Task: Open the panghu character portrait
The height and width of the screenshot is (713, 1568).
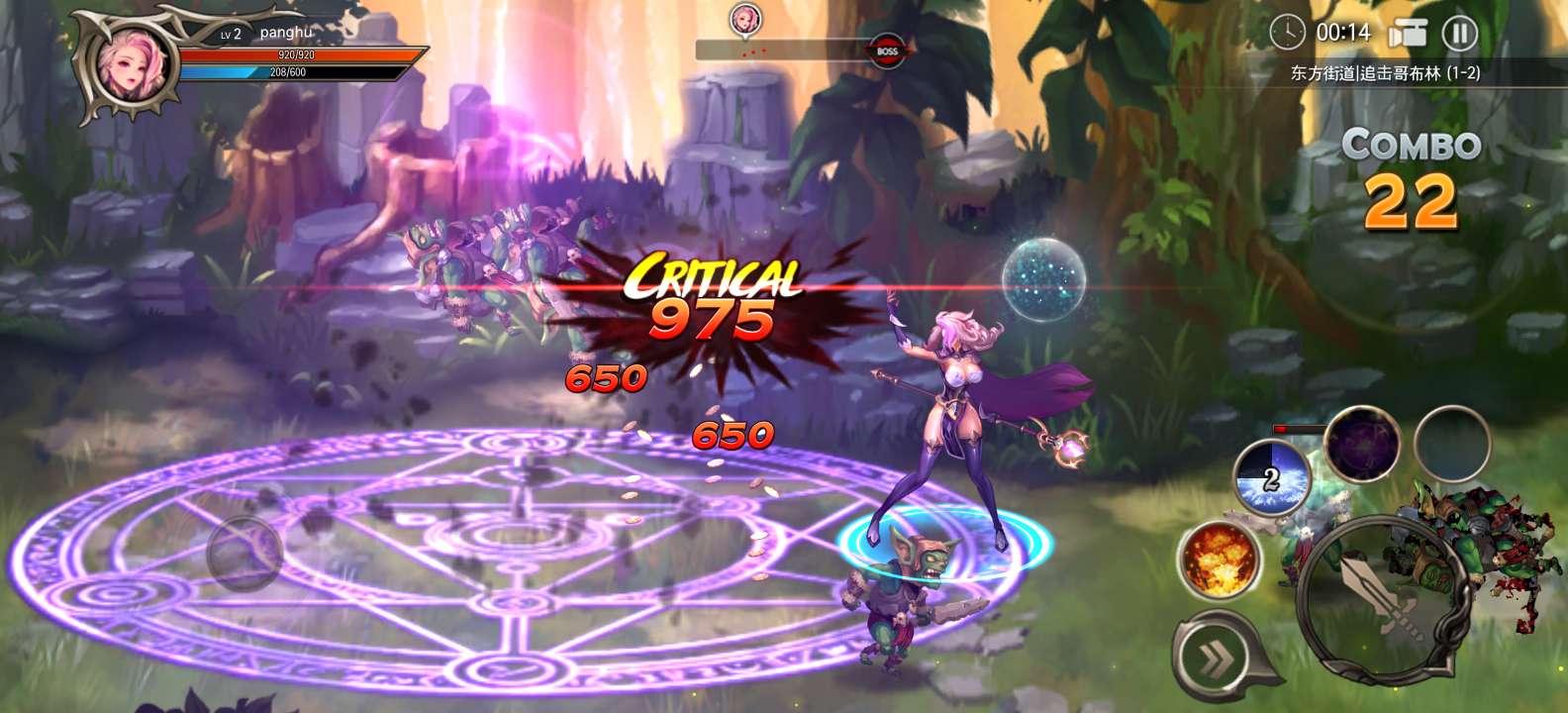Action: (x=130, y=64)
